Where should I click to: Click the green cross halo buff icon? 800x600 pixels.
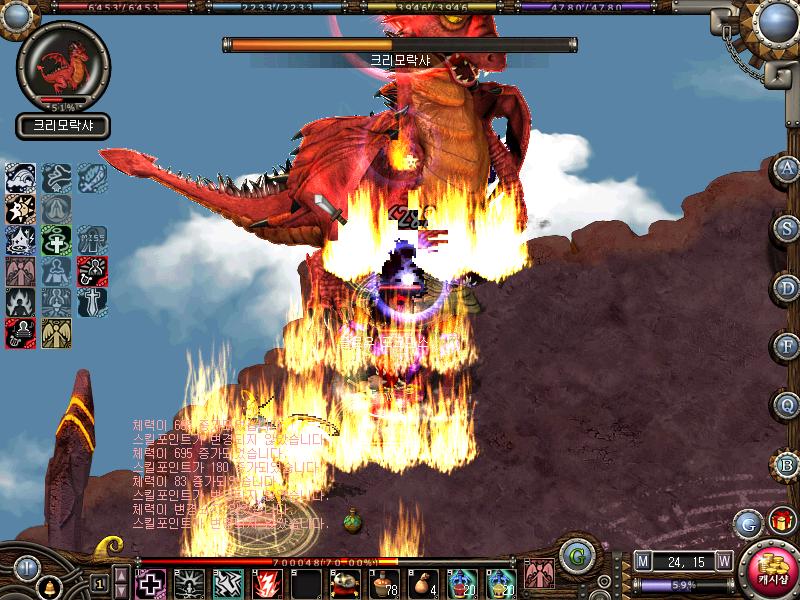(x=55, y=240)
